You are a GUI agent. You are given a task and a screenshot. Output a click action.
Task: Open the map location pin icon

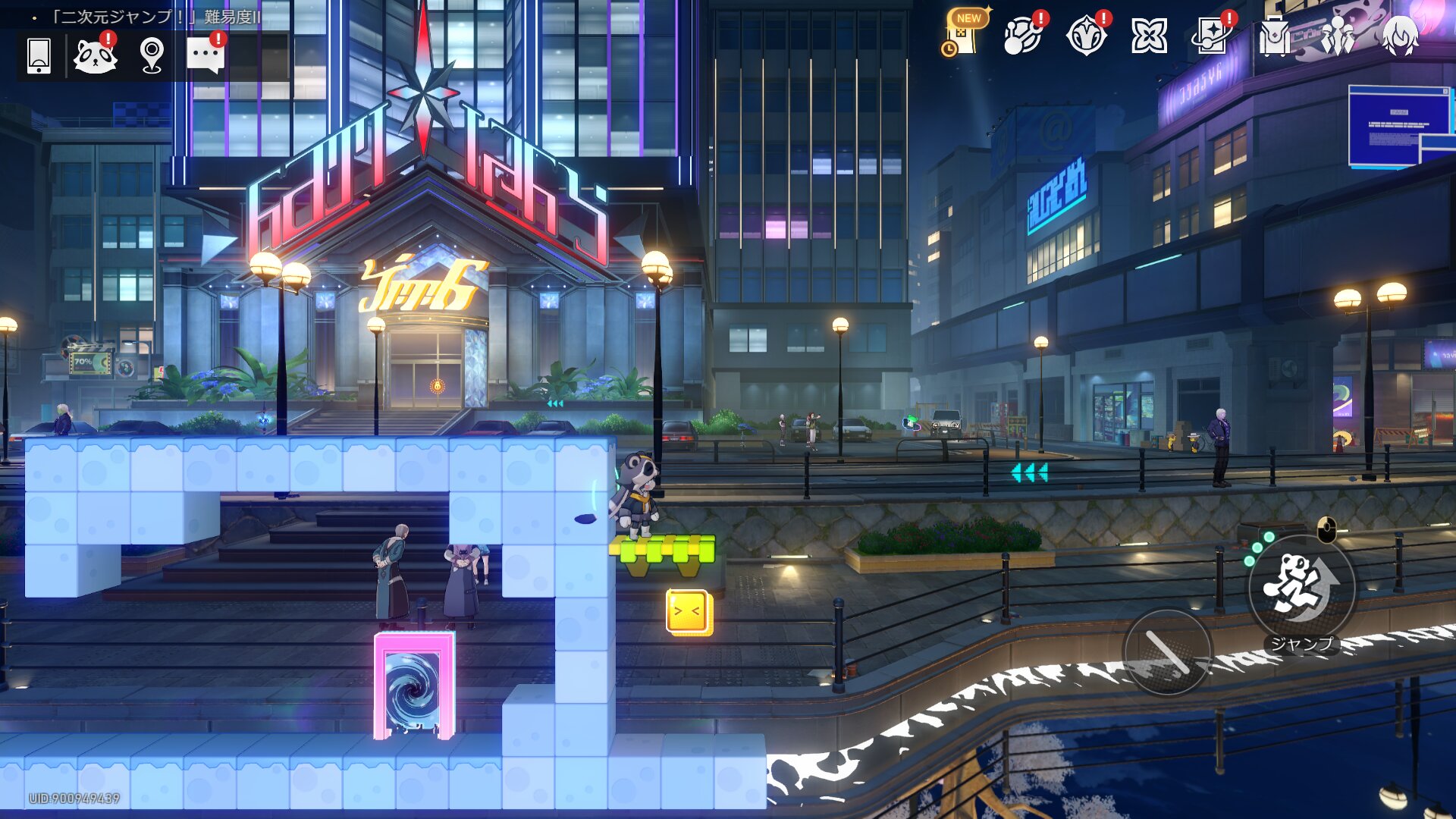(x=152, y=56)
